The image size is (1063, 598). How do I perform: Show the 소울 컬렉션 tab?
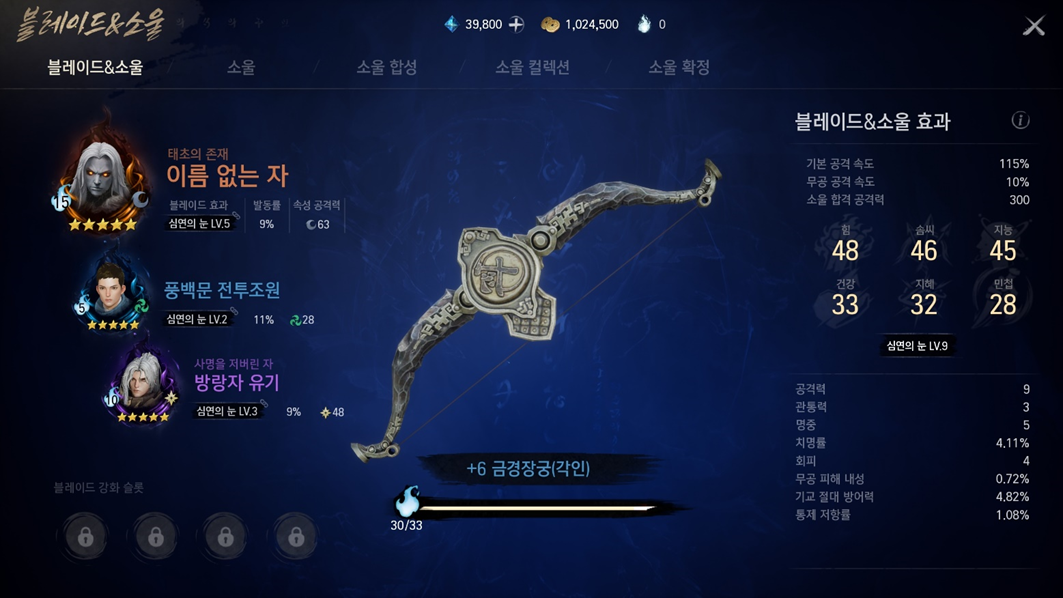click(x=532, y=67)
